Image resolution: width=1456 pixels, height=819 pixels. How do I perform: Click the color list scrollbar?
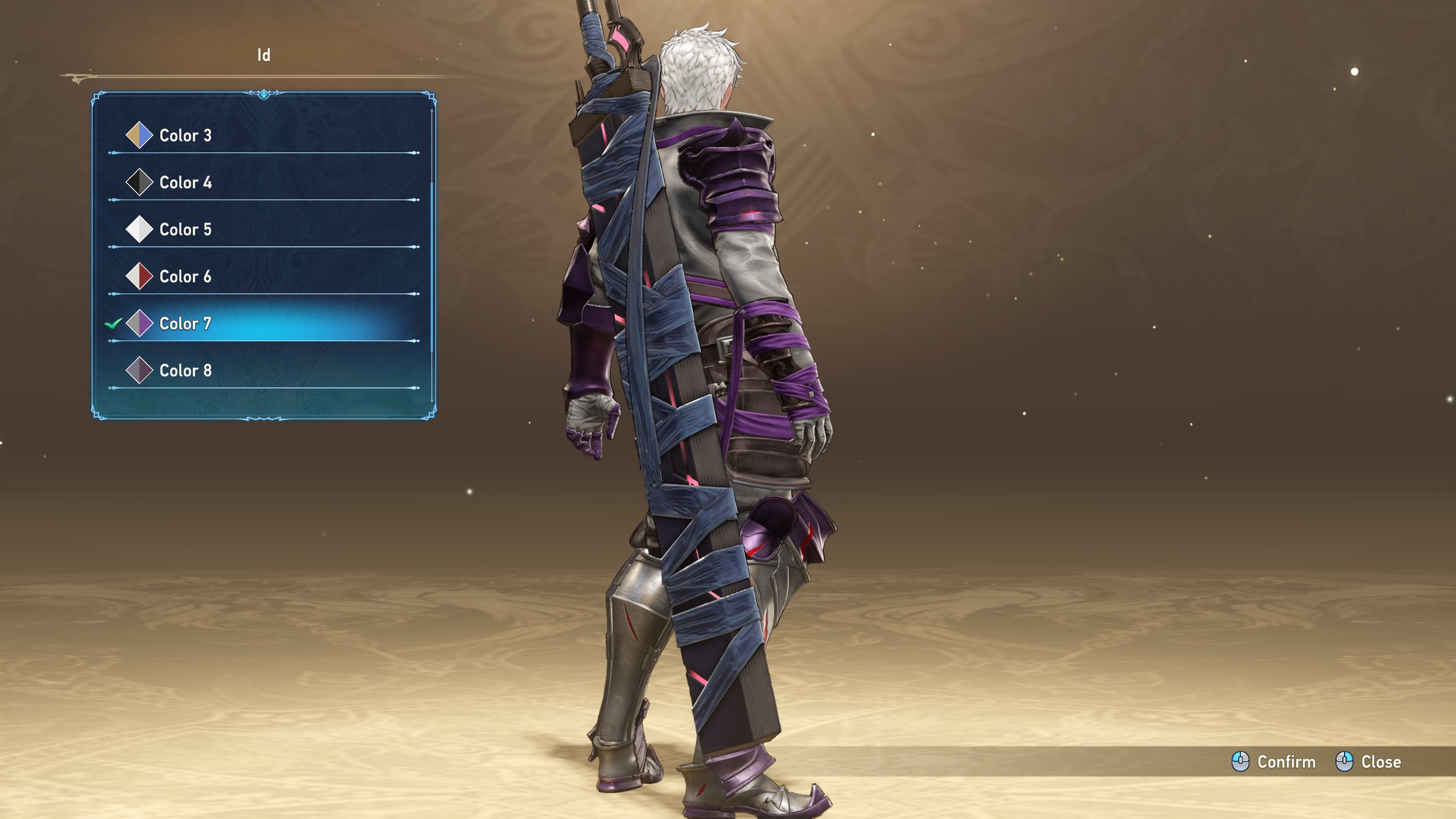click(432, 267)
